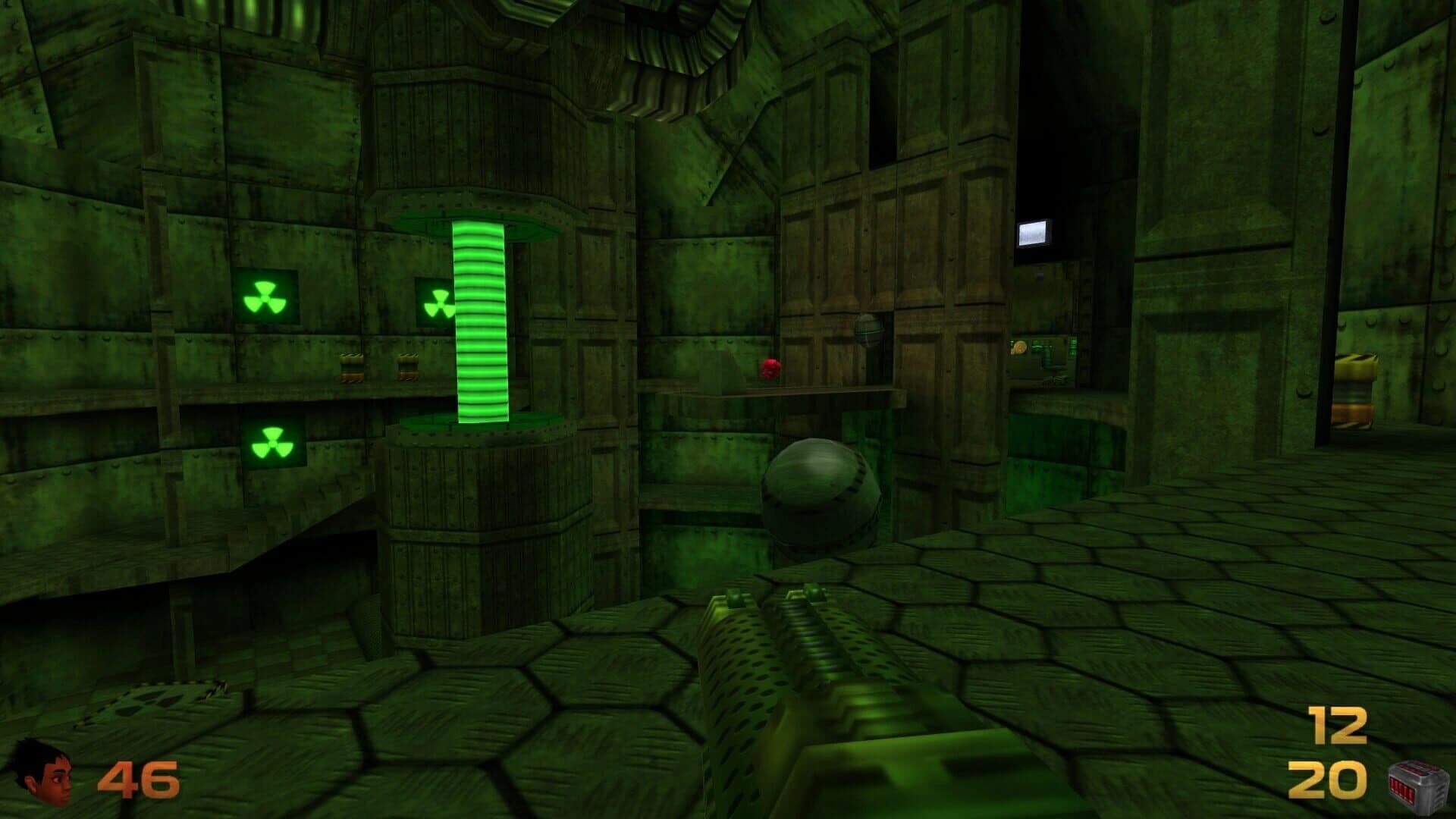Click the wall-mounted monitor screen
Image resolution: width=1456 pixels, height=819 pixels.
[1035, 231]
